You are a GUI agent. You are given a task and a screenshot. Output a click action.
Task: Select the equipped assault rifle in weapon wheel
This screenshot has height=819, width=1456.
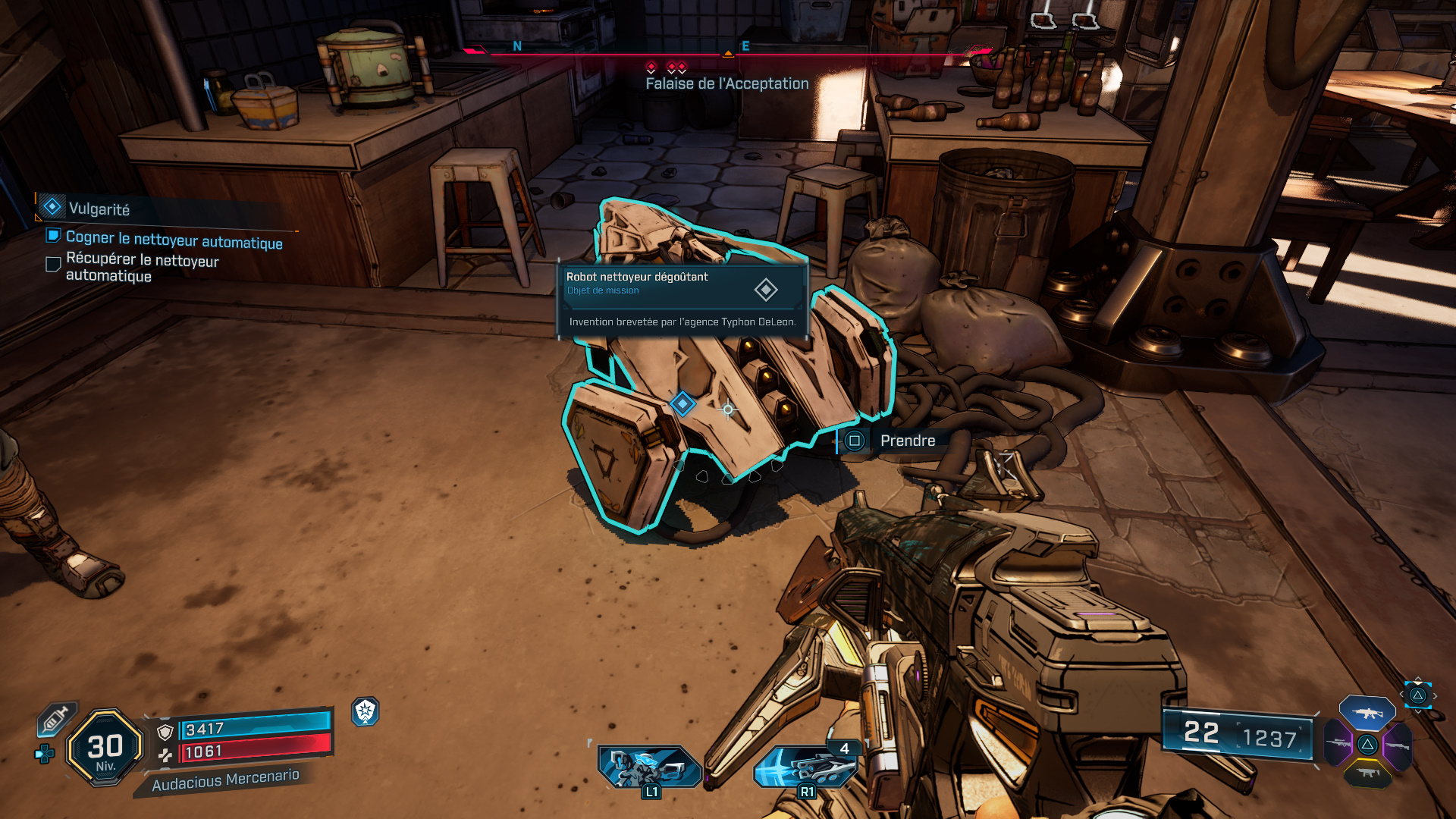1367,714
